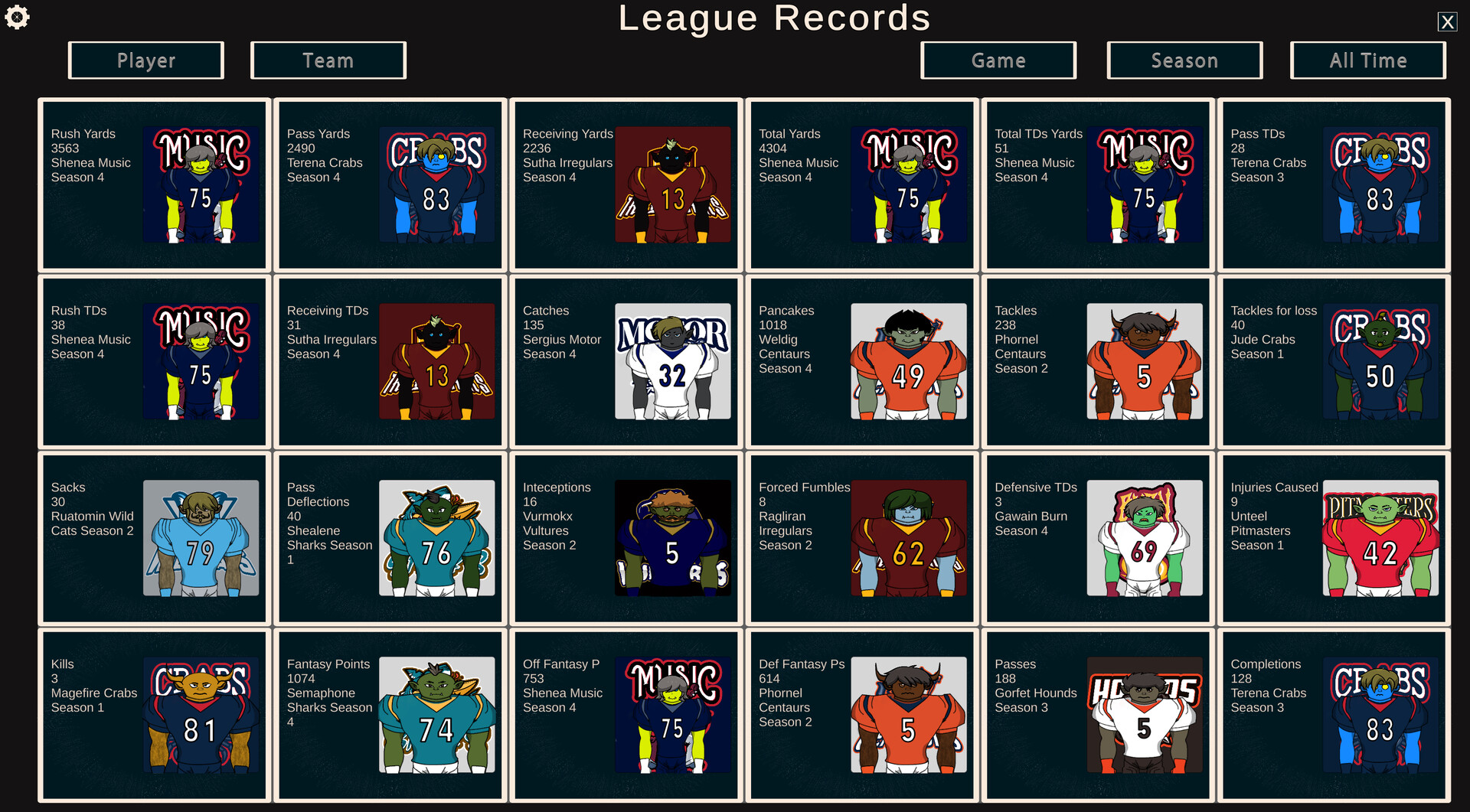
Task: Click Phornel Centaurs' Tackles portrait
Action: [x=1145, y=361]
